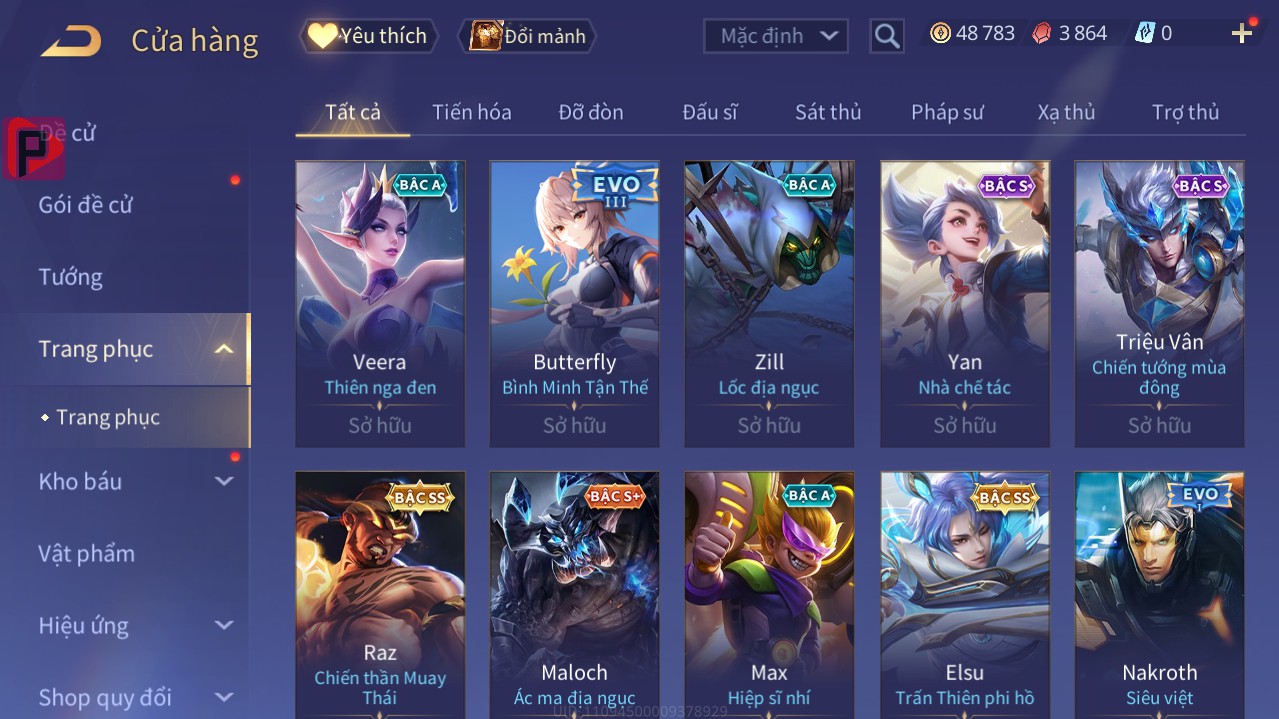1279x719 pixels.
Task: Collapse the Trang phục menu section
Action: click(x=224, y=349)
